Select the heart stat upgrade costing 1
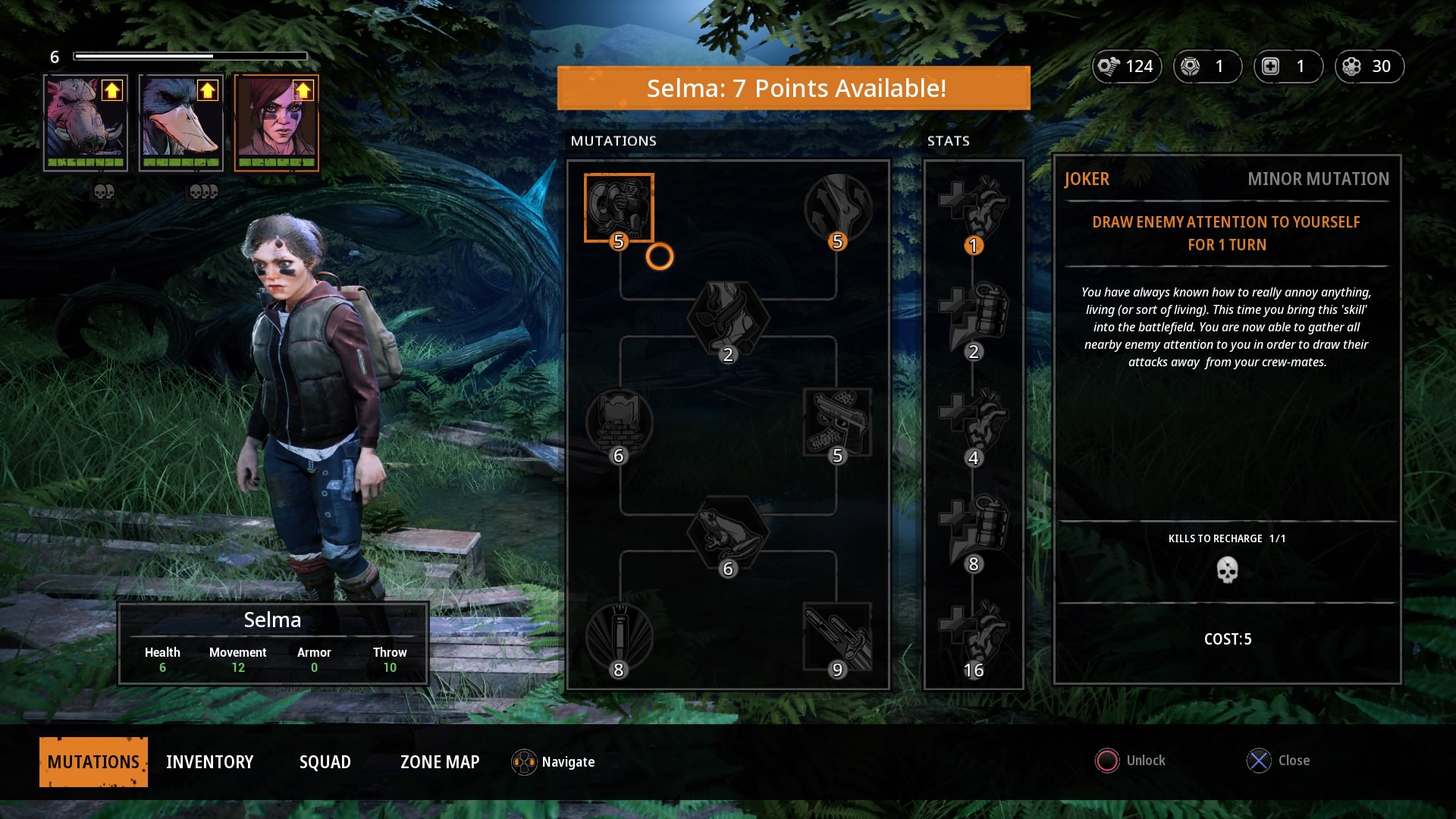1456x819 pixels. point(974,209)
